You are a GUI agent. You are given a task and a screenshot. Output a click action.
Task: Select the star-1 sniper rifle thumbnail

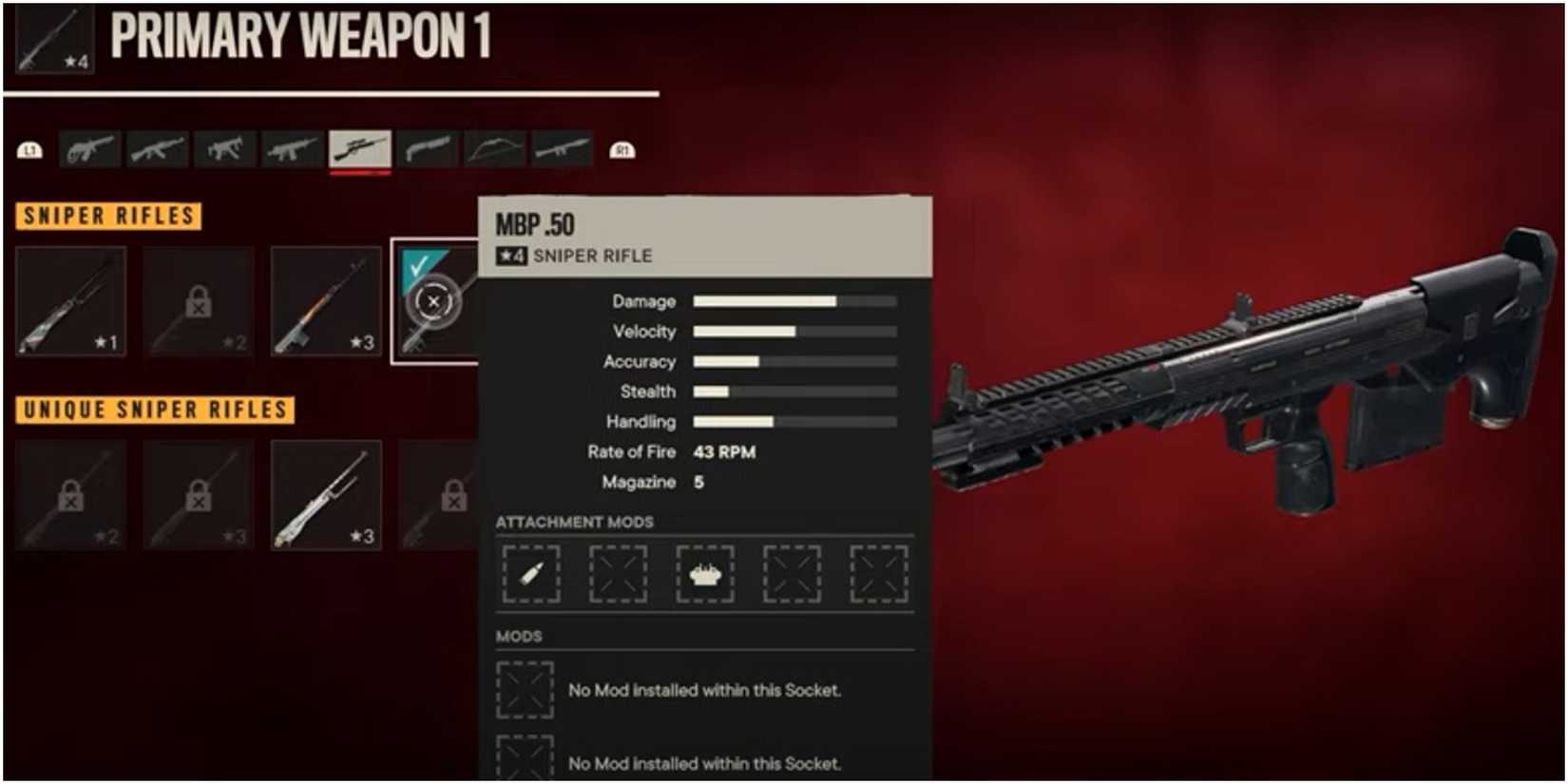[71, 301]
